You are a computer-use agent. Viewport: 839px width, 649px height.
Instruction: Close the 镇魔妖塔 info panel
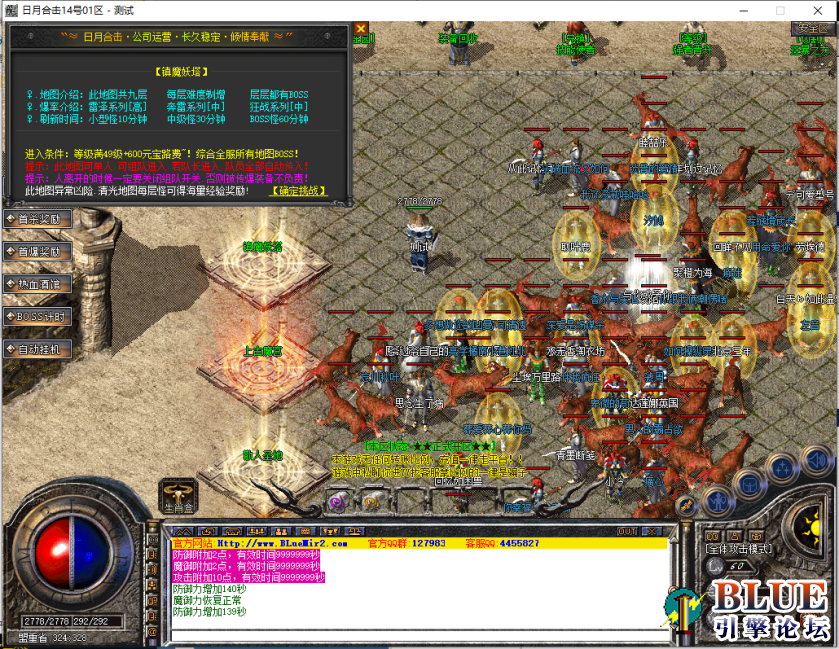coord(361,28)
